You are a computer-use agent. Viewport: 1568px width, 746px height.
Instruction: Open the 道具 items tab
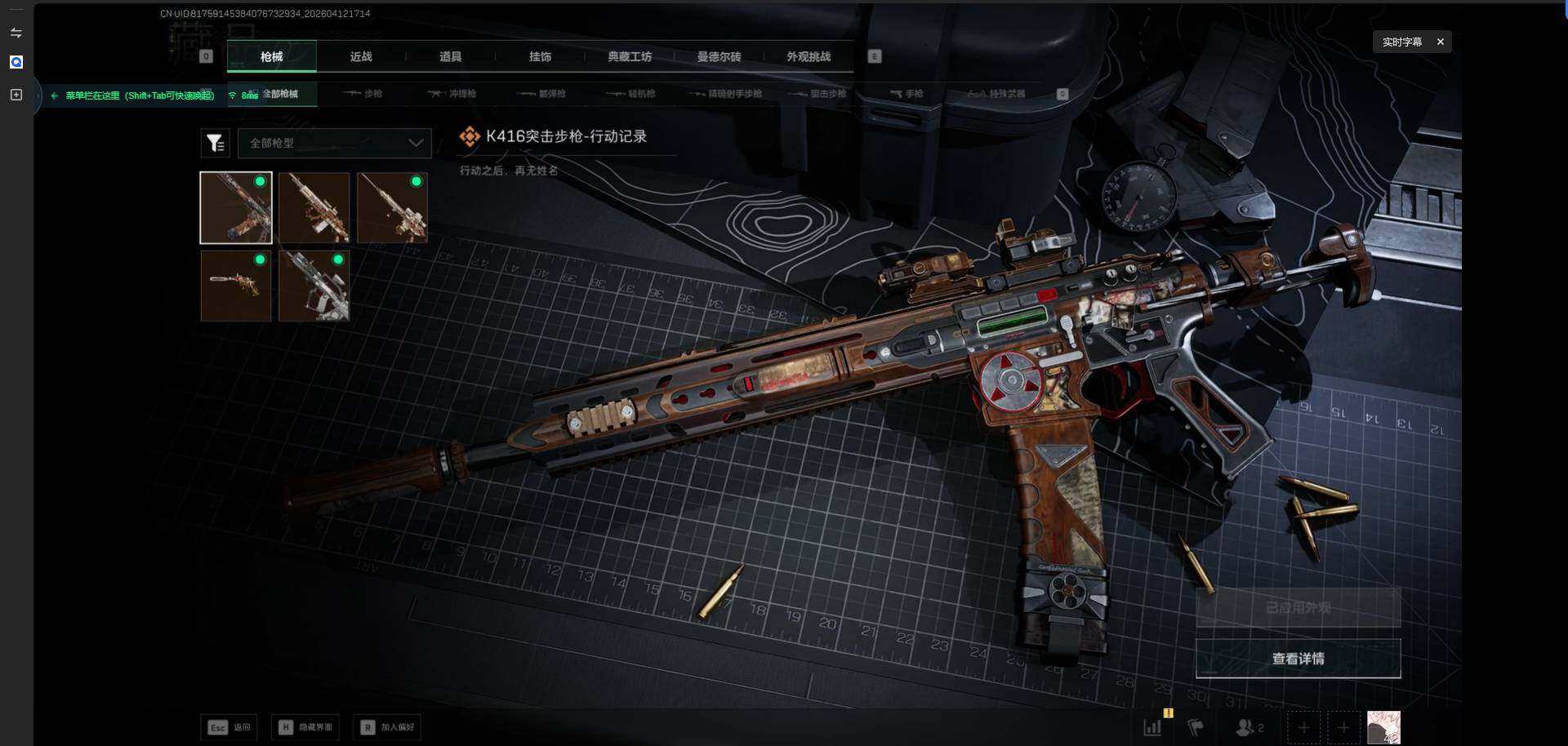tap(450, 57)
